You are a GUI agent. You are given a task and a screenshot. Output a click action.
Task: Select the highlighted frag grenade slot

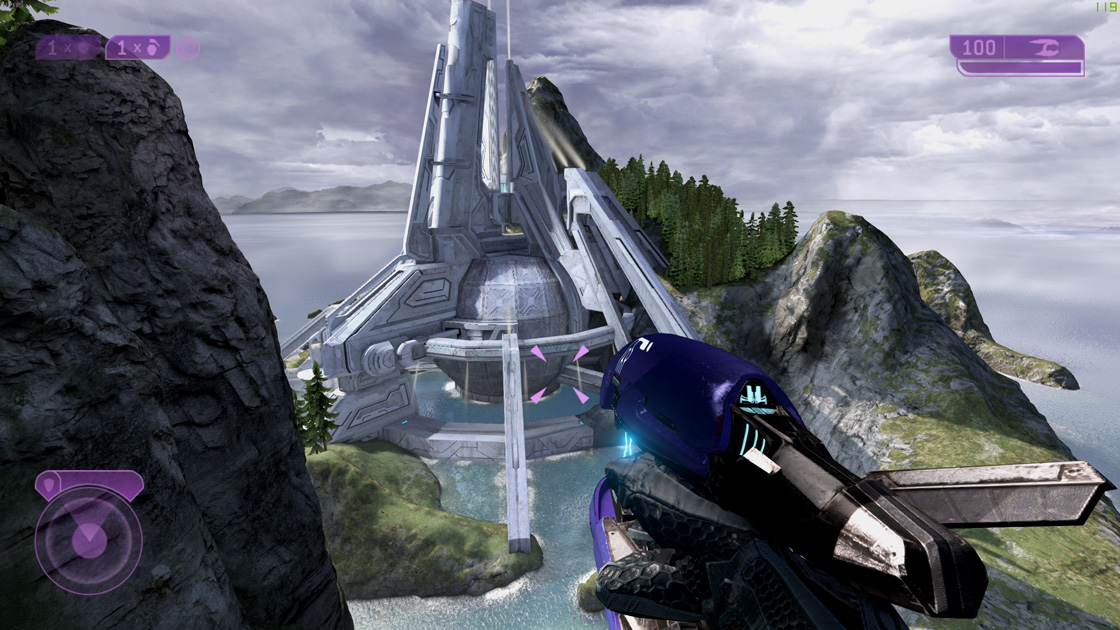coord(137,48)
